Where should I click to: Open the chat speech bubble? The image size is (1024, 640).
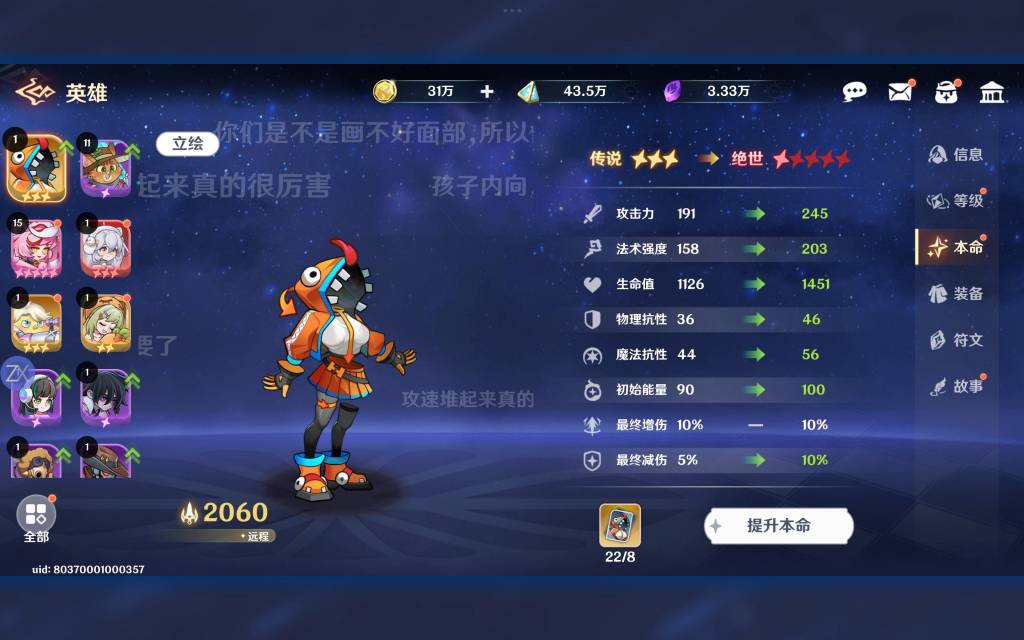[x=854, y=92]
